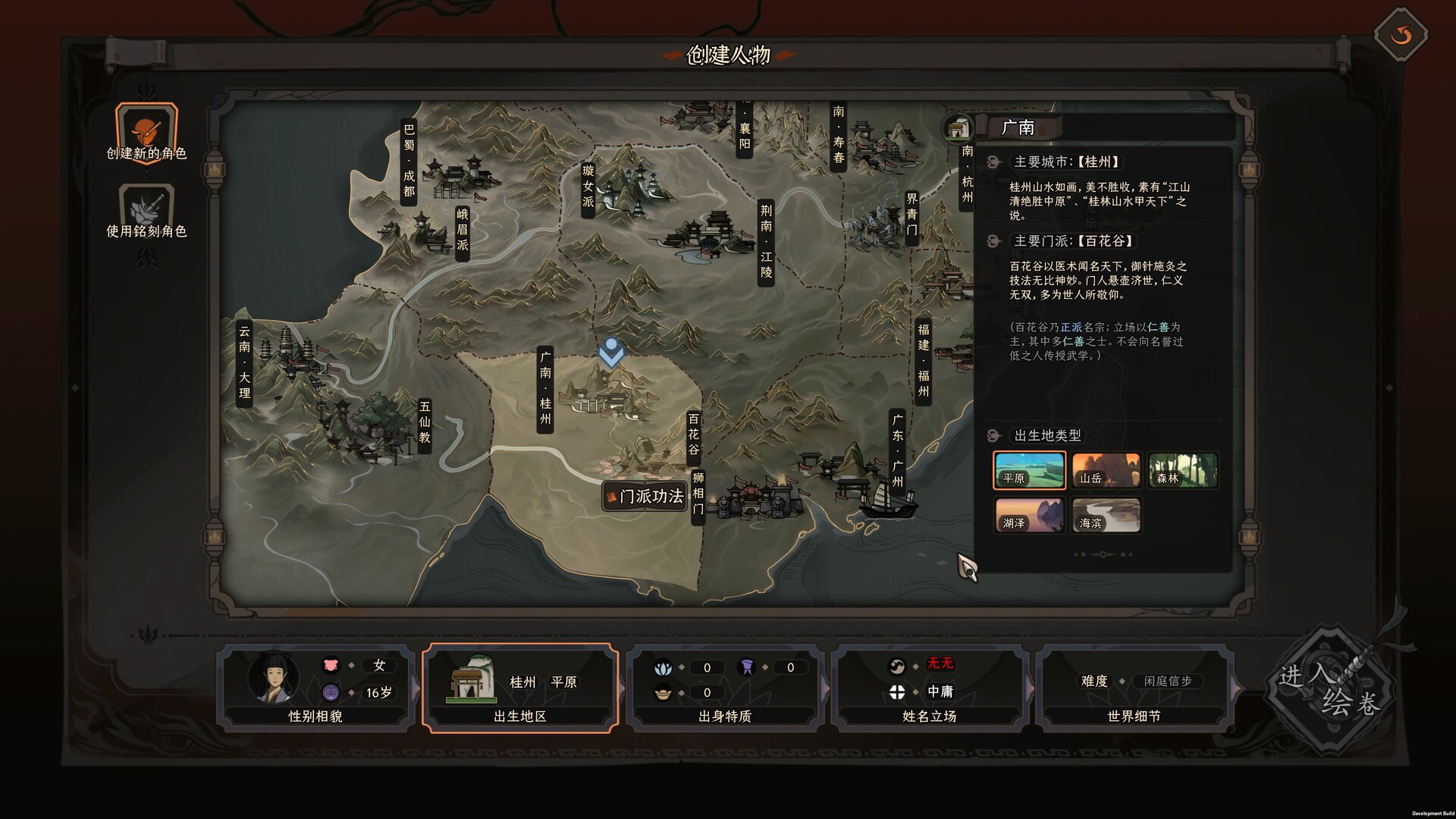Open the 闲庭信步 difficulty selector
Screen dimensions: 1456x819
click(1167, 681)
